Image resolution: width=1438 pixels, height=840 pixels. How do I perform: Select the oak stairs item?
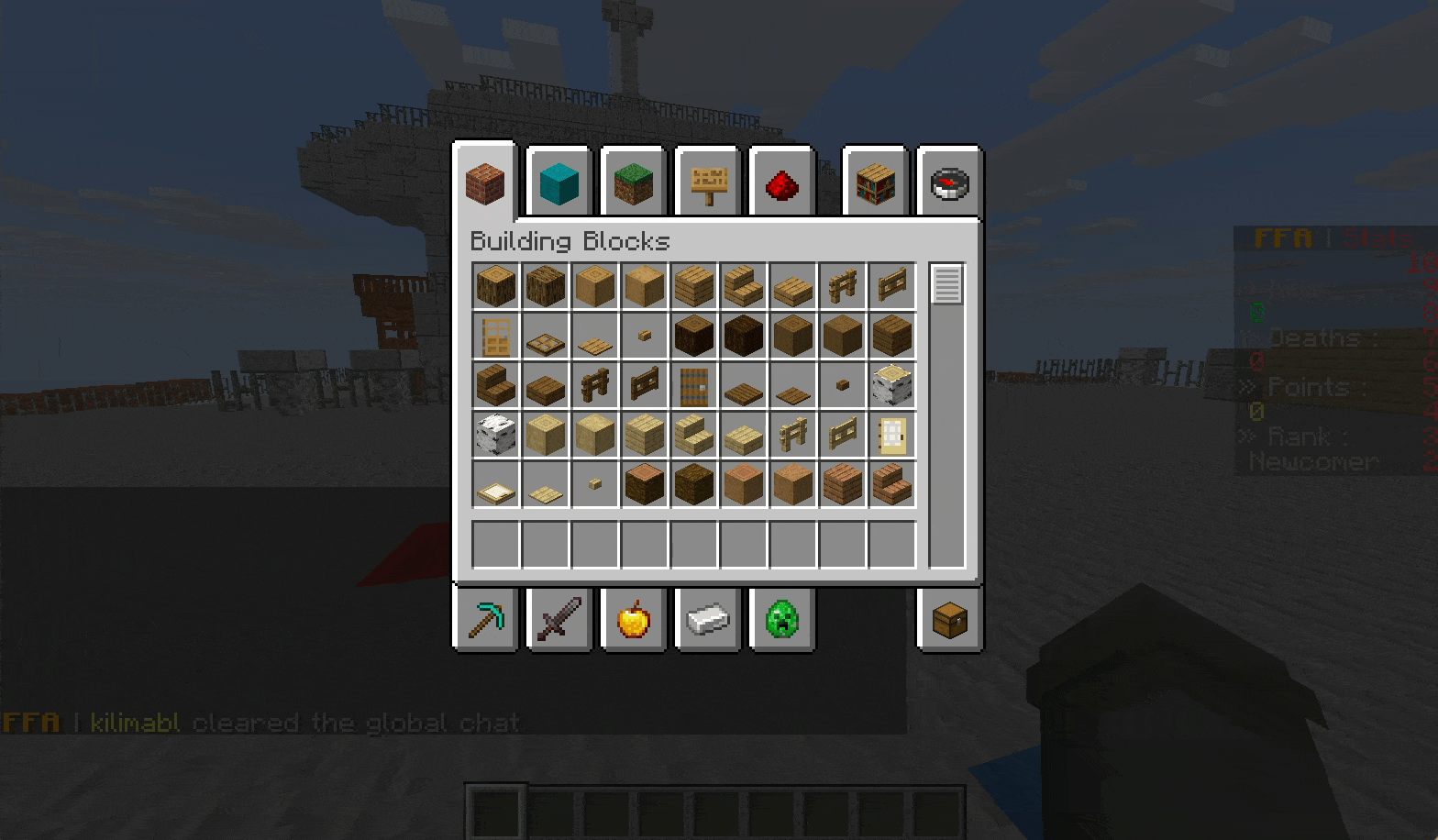tap(744, 287)
